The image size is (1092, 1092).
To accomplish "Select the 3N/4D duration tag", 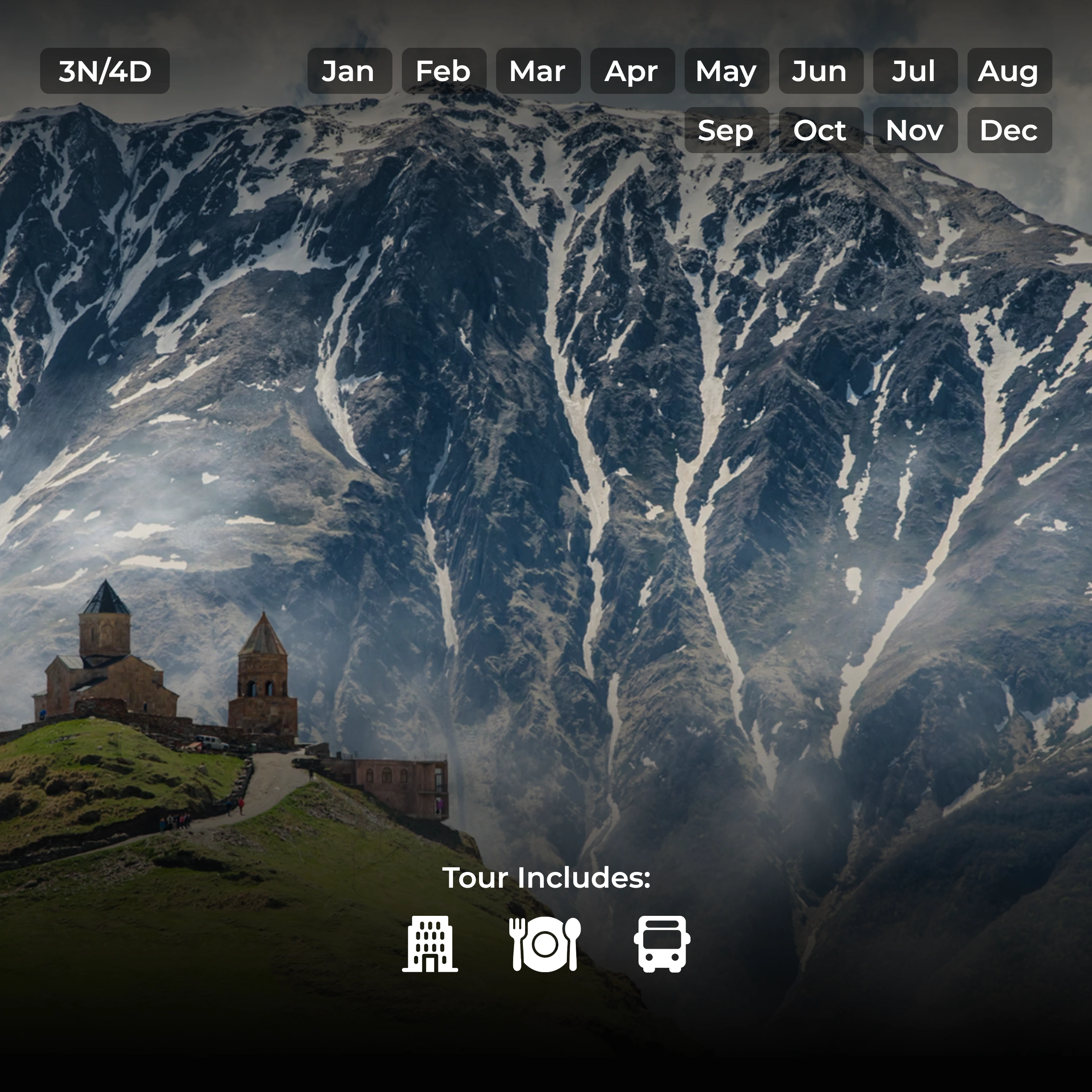I will pyautogui.click(x=105, y=71).
